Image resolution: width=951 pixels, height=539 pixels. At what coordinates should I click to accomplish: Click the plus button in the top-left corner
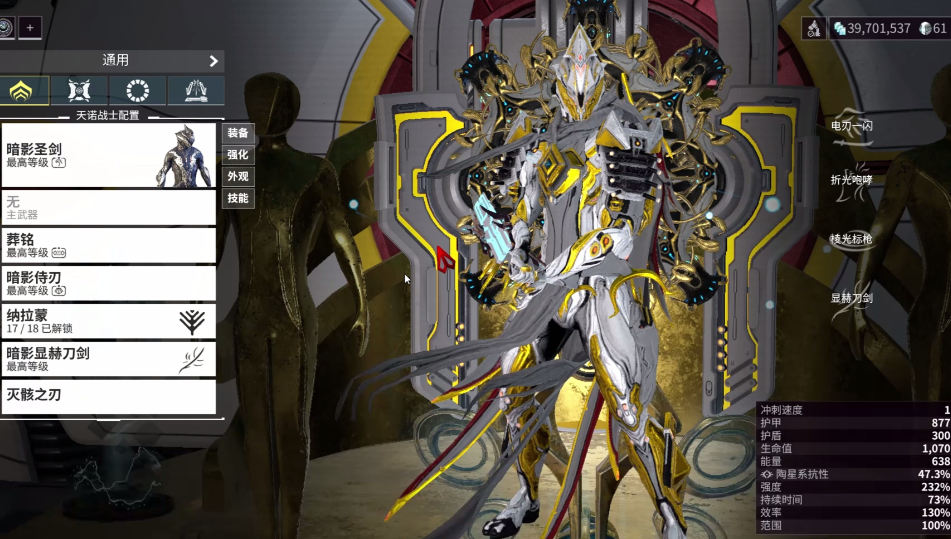(30, 28)
